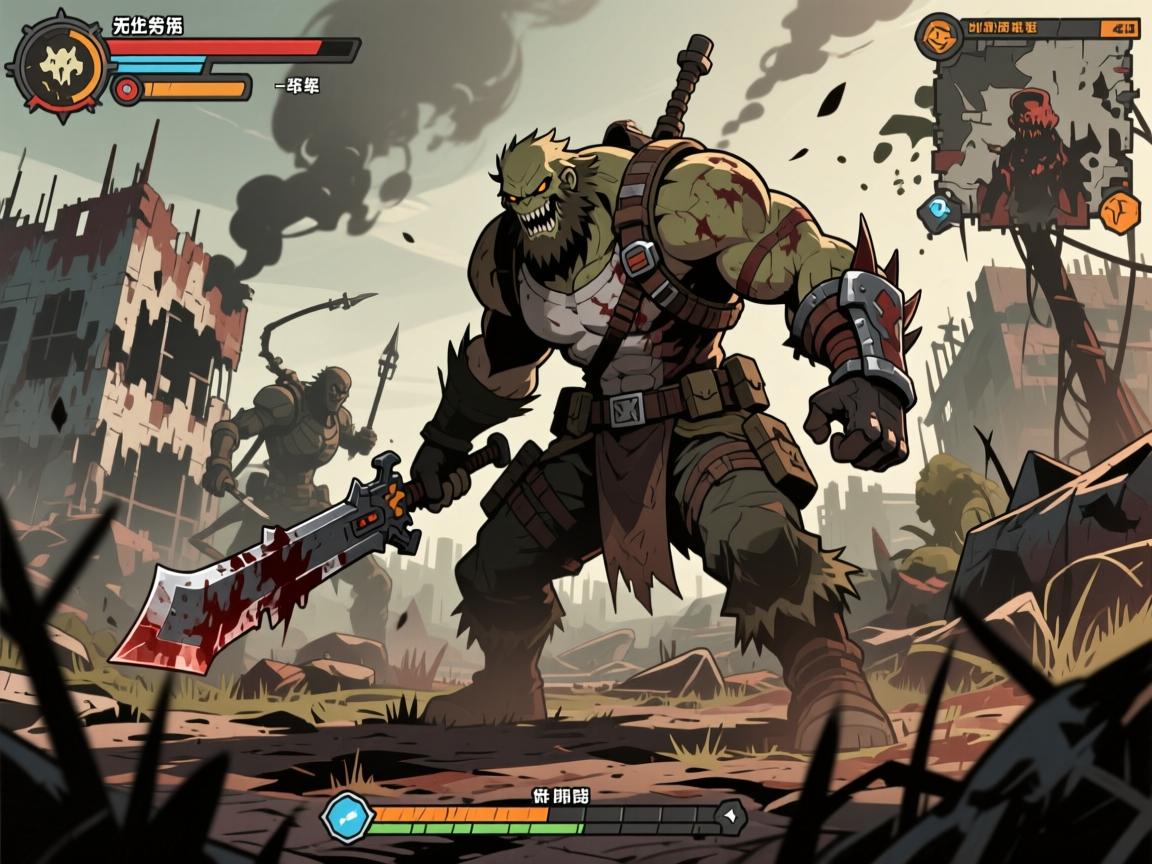The height and width of the screenshot is (864, 1152).
Task: Open the minimap panel with red figure
Action: [x=1036, y=130]
